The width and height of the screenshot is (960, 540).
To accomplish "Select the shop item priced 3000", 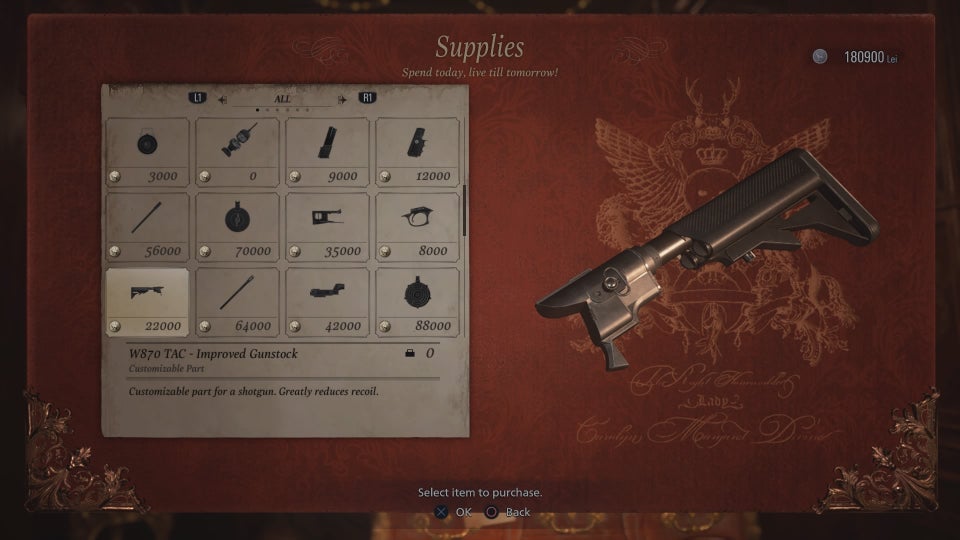I will pos(147,152).
